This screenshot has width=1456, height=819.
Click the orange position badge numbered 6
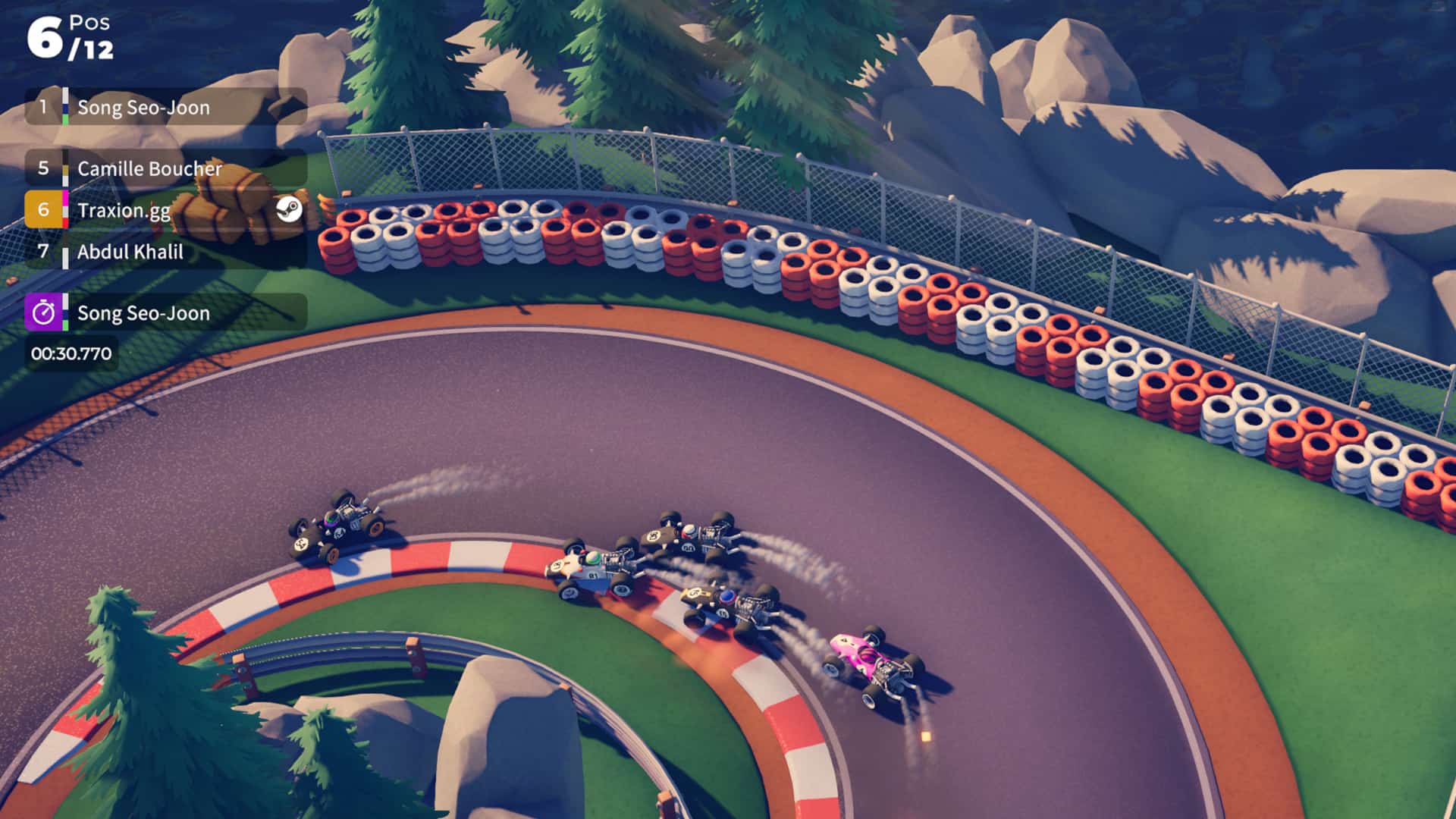(x=44, y=210)
